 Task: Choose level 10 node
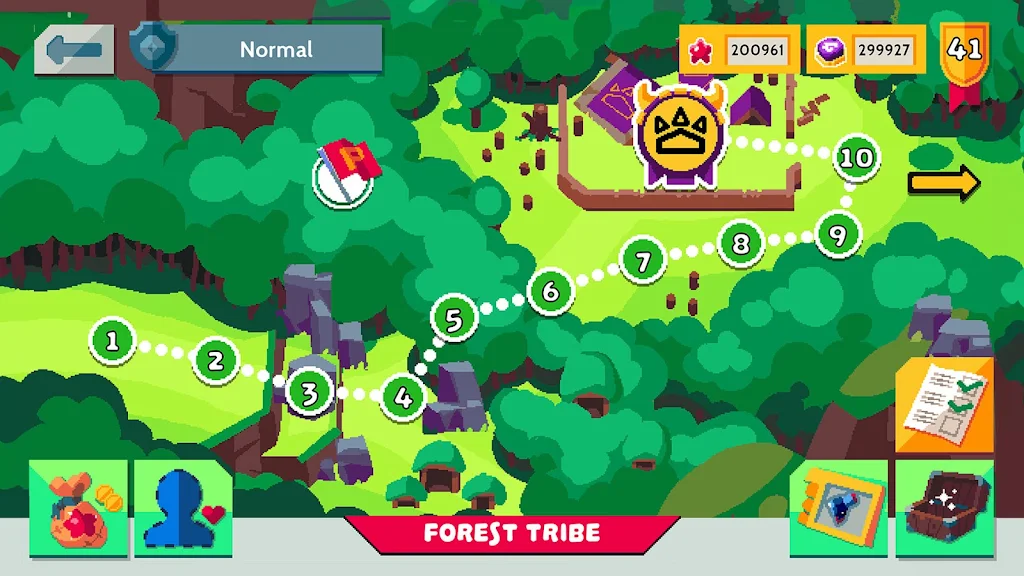856,158
